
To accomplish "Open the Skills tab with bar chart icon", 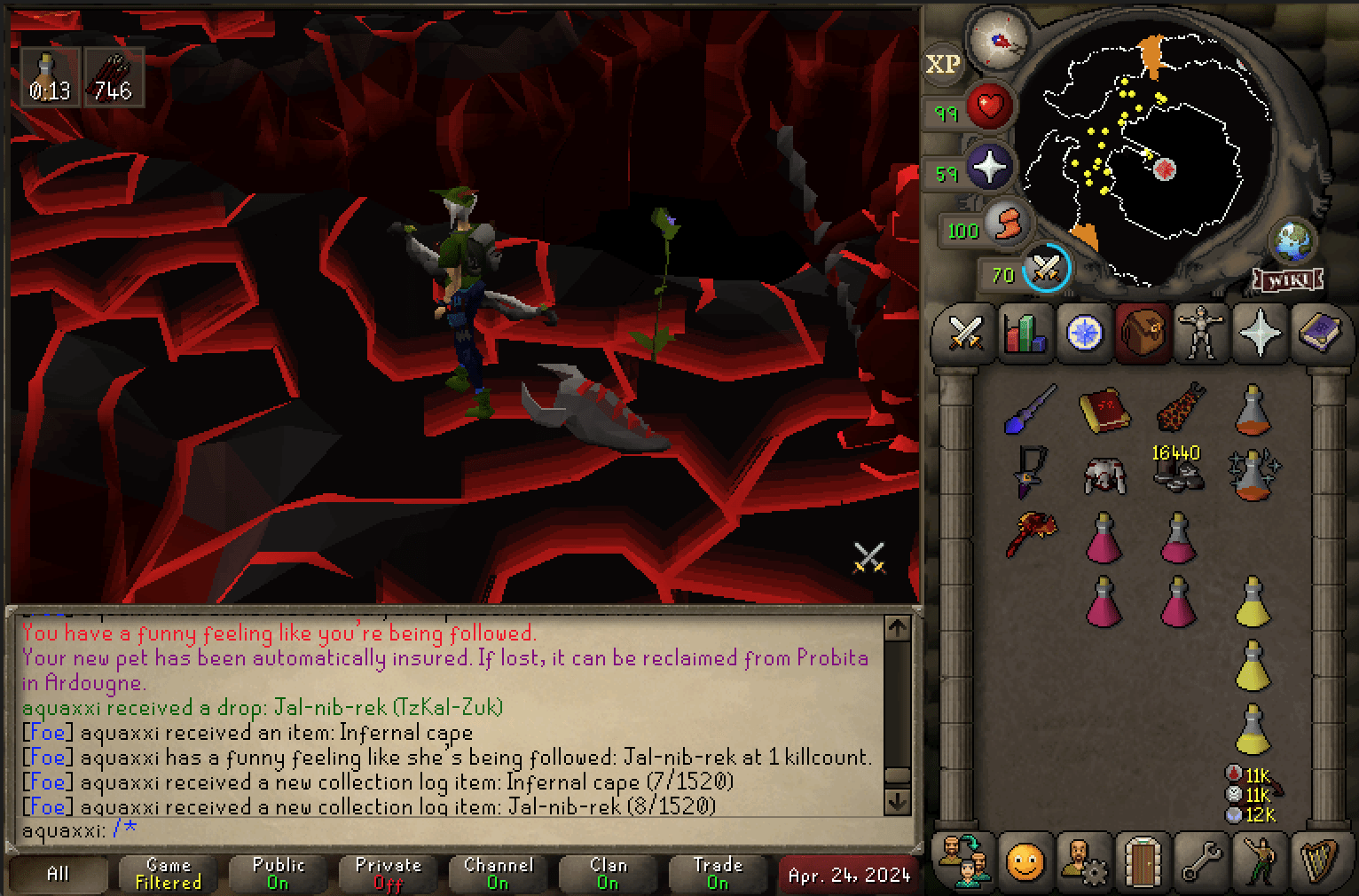I will [1025, 334].
